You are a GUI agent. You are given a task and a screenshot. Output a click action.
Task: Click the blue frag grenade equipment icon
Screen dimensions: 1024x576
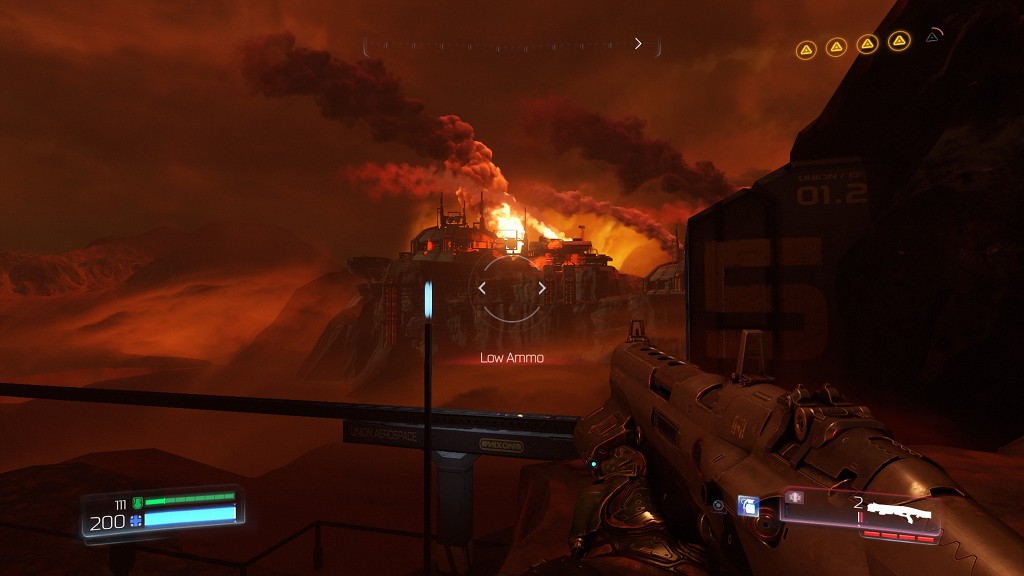(747, 506)
